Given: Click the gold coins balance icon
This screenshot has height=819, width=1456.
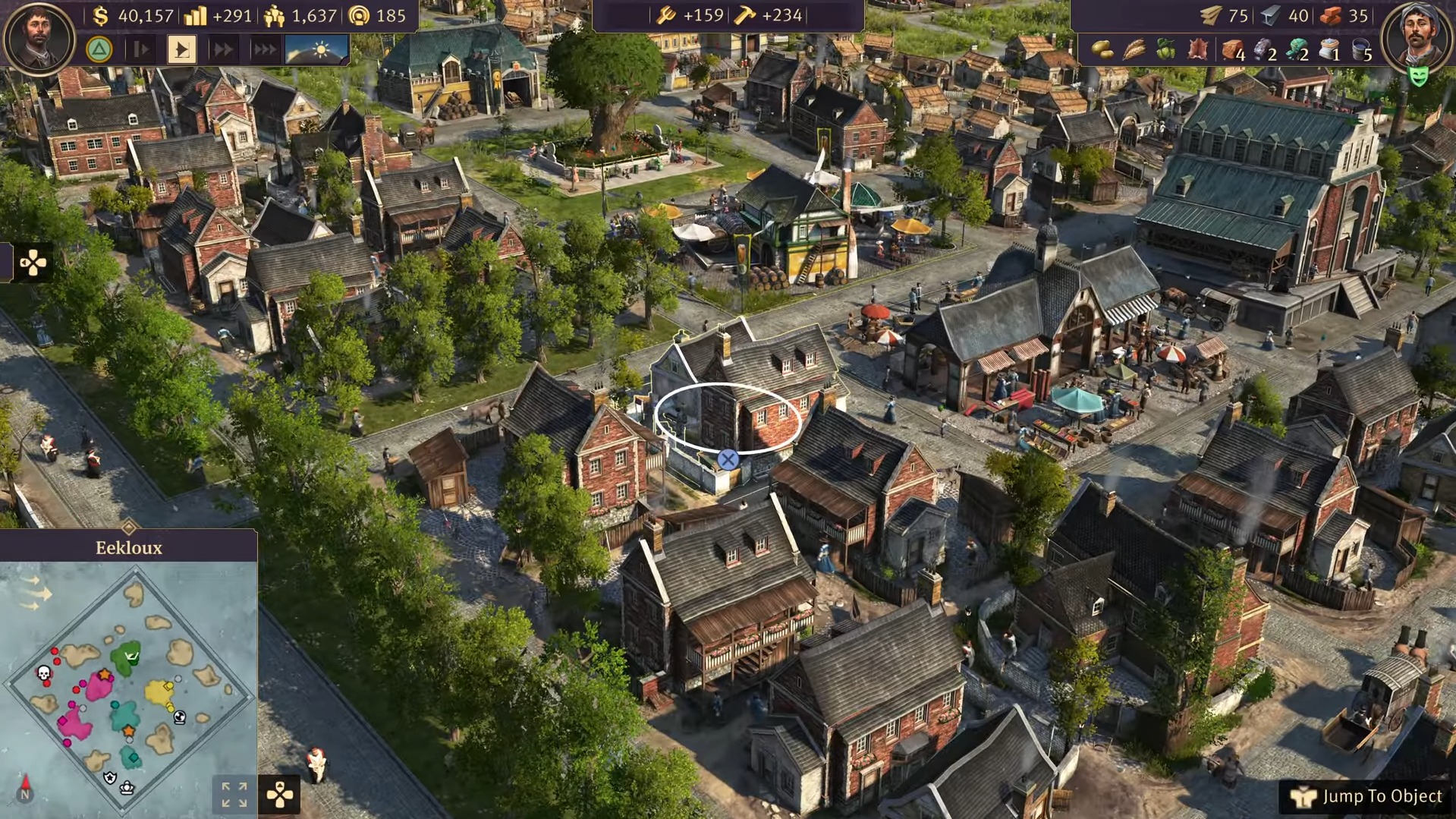Looking at the screenshot, I should (x=99, y=15).
